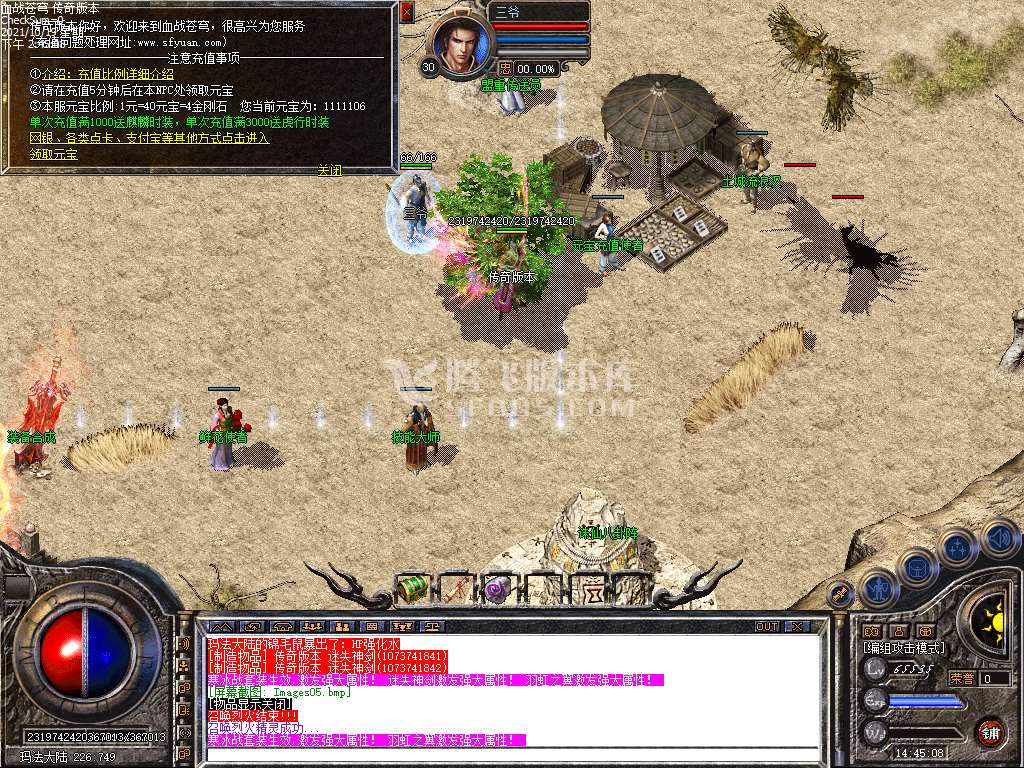This screenshot has width=1024, height=768.
Task: Close the recharge NPC dialog with the red X
Action: 406,12
